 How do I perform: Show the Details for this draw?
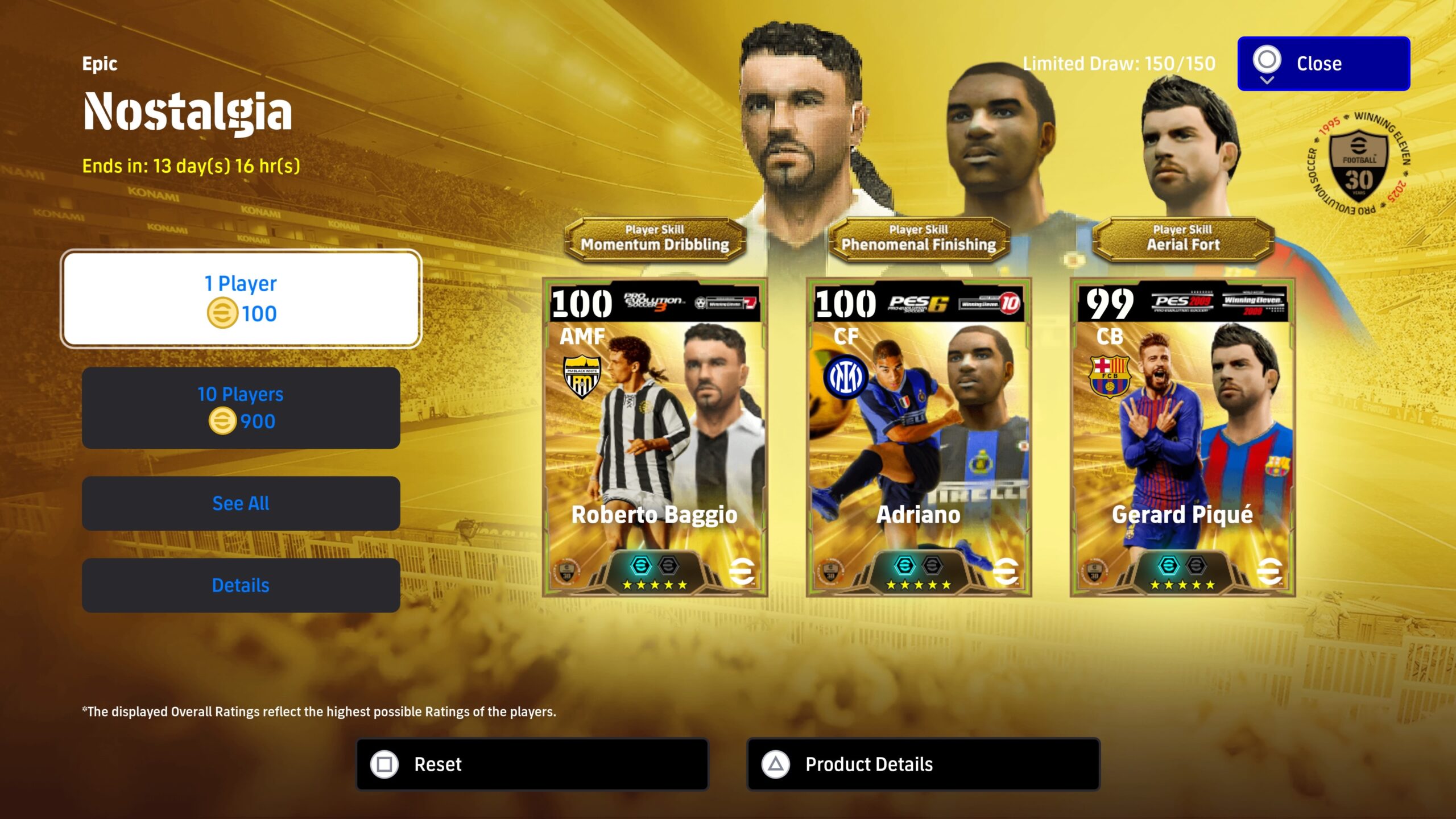pos(241,585)
